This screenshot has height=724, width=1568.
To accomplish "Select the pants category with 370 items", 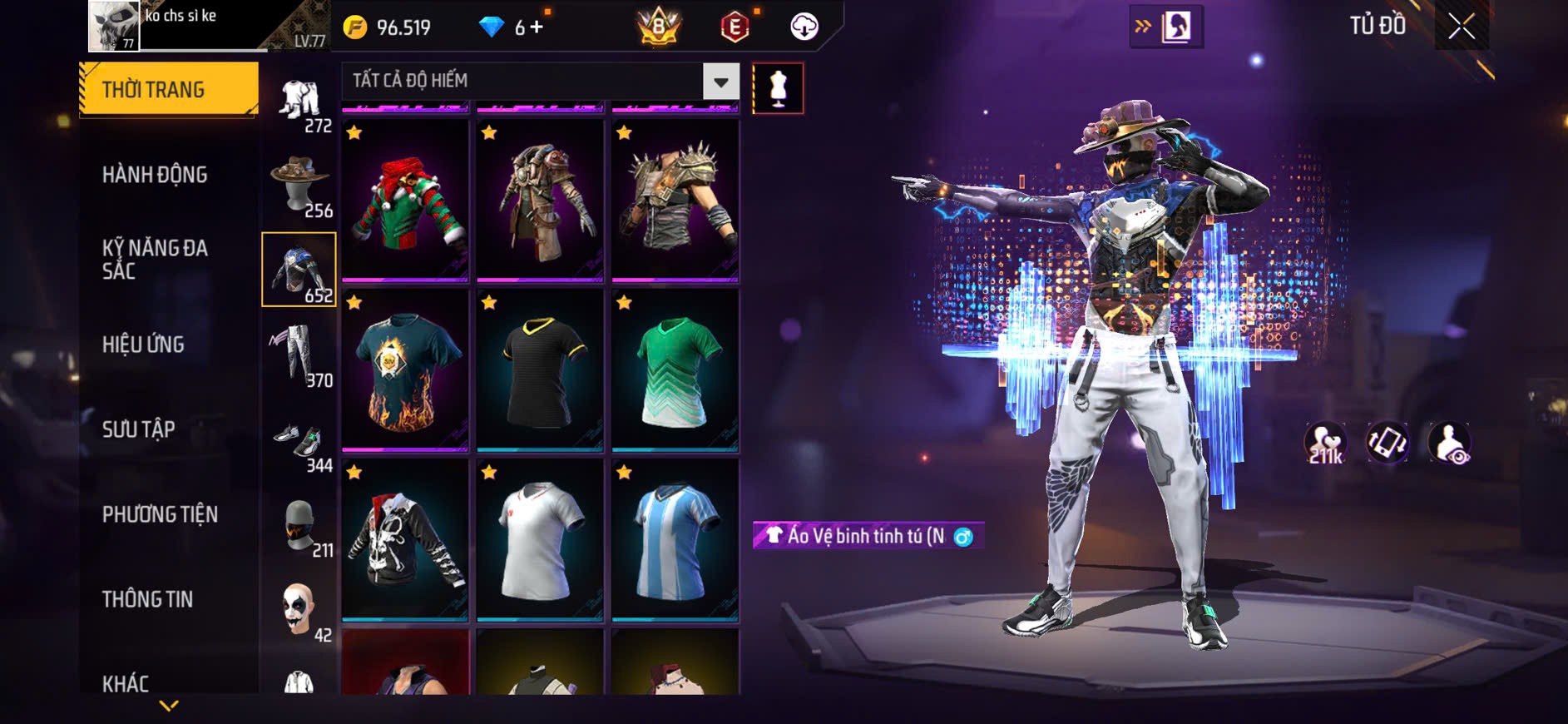I will coord(299,355).
